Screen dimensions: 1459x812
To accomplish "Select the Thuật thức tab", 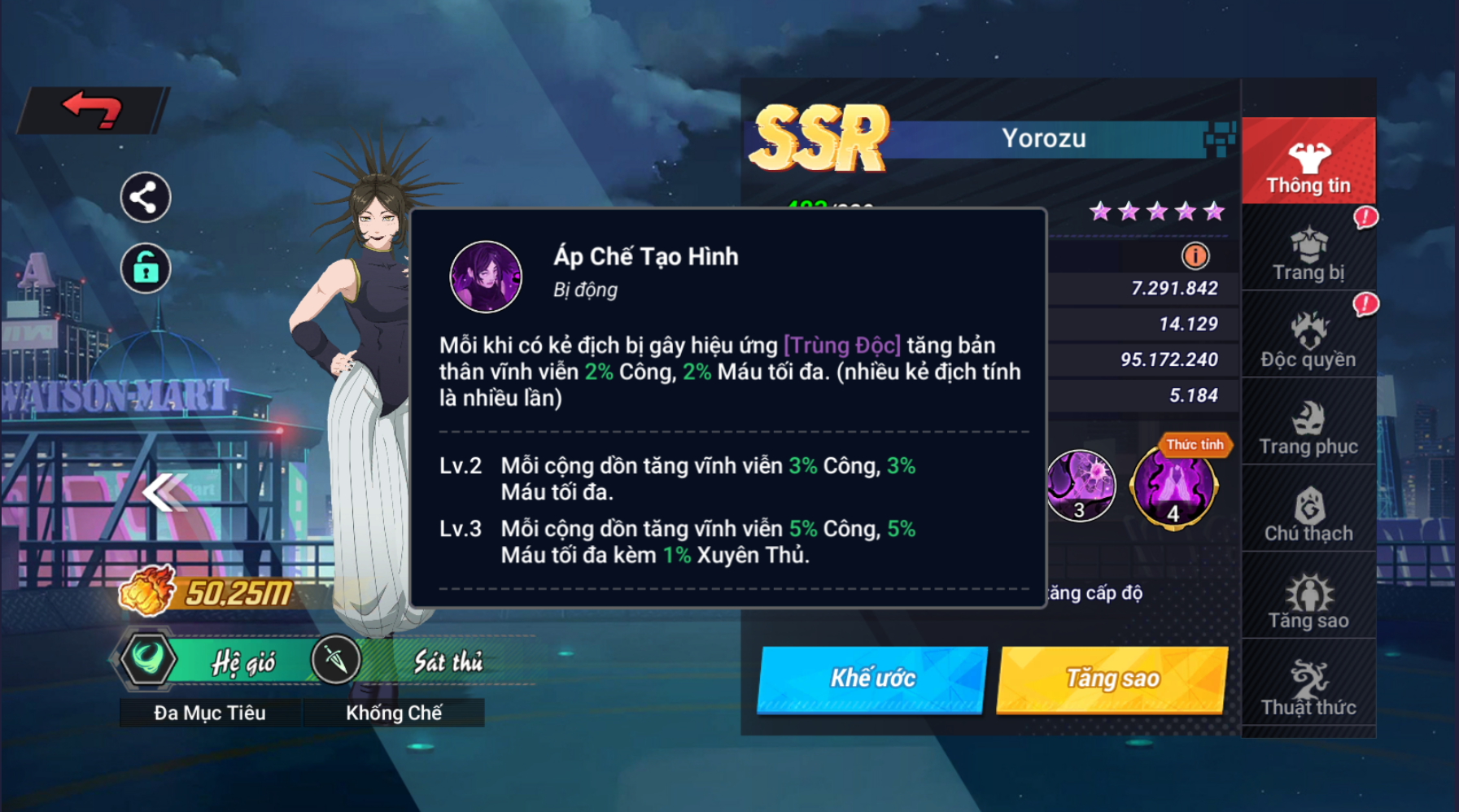I will pos(1308,687).
